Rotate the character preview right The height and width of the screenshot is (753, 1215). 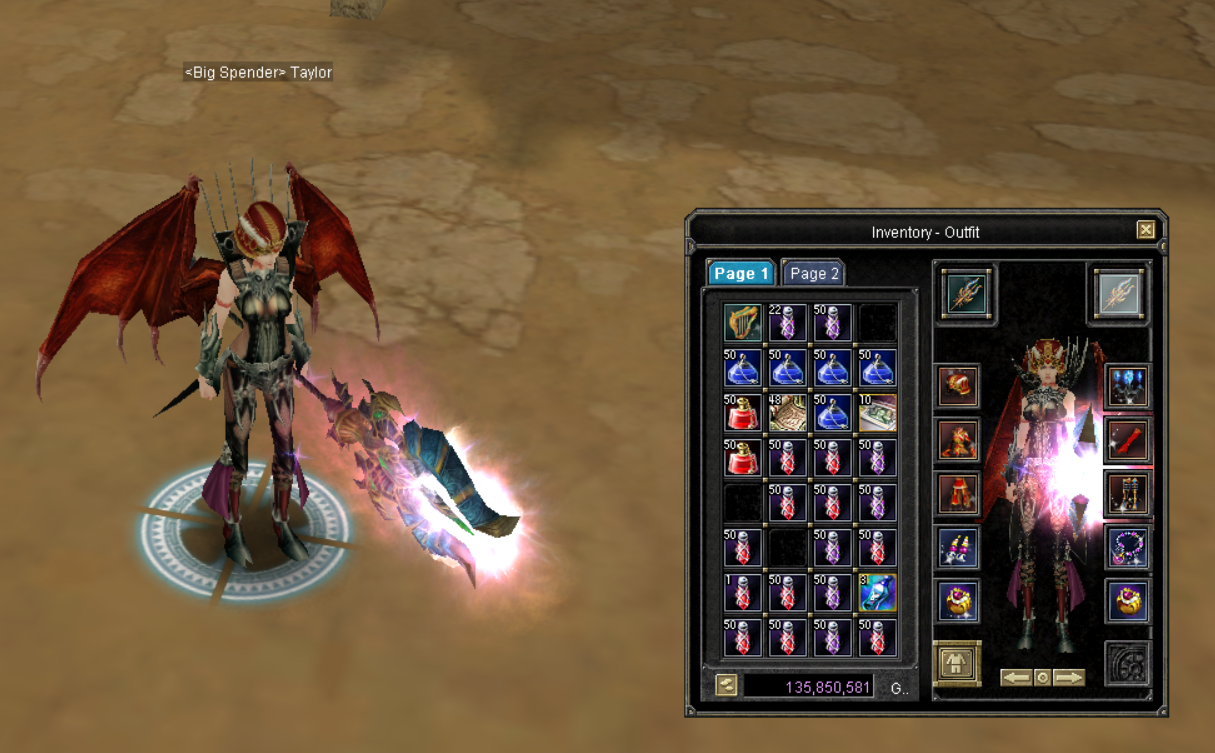[x=1069, y=678]
